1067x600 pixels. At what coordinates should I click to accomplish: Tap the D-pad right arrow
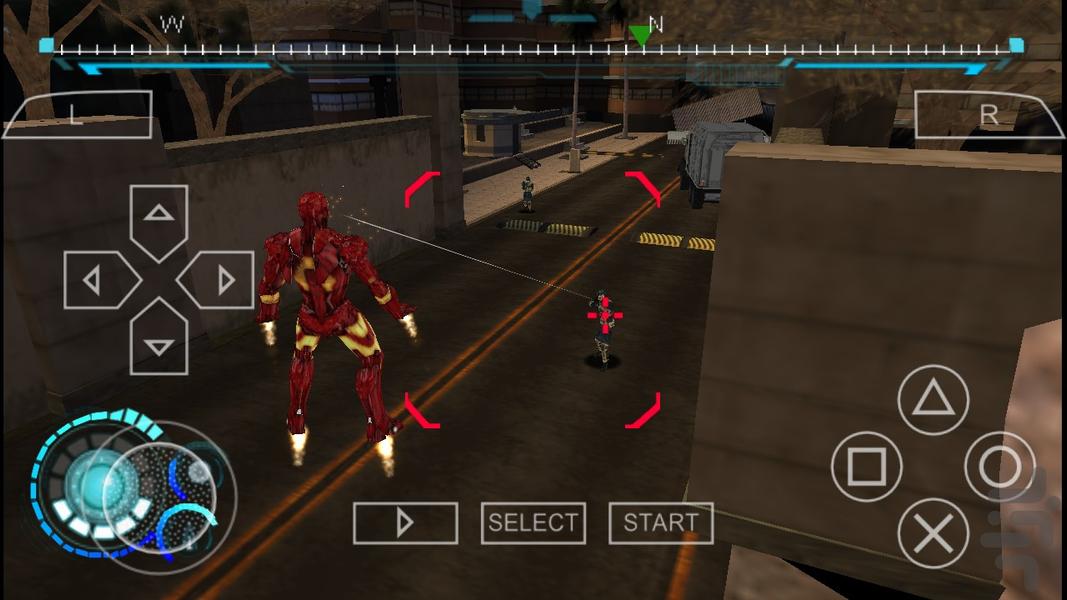pos(220,280)
